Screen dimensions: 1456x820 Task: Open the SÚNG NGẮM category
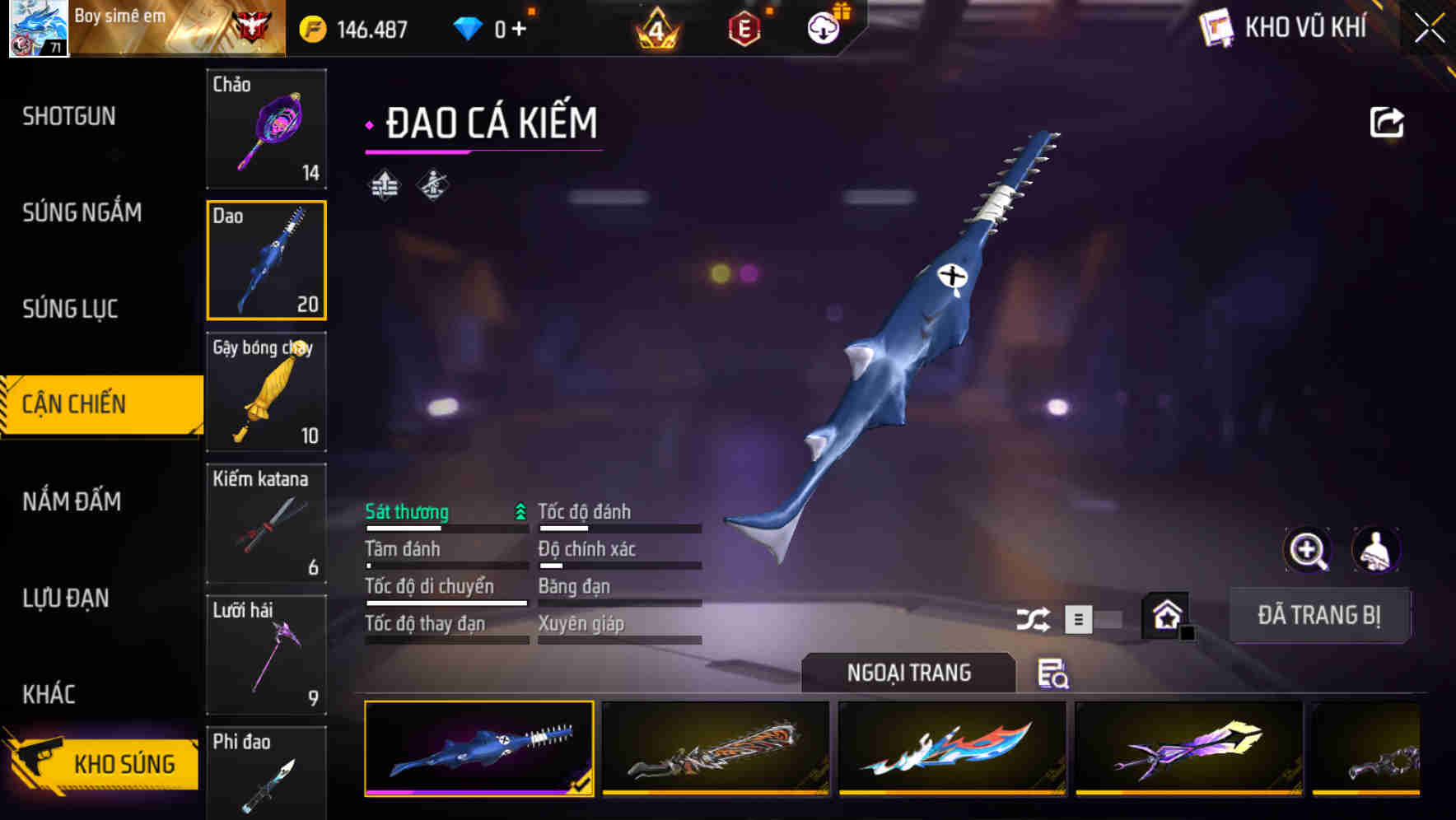(x=81, y=212)
